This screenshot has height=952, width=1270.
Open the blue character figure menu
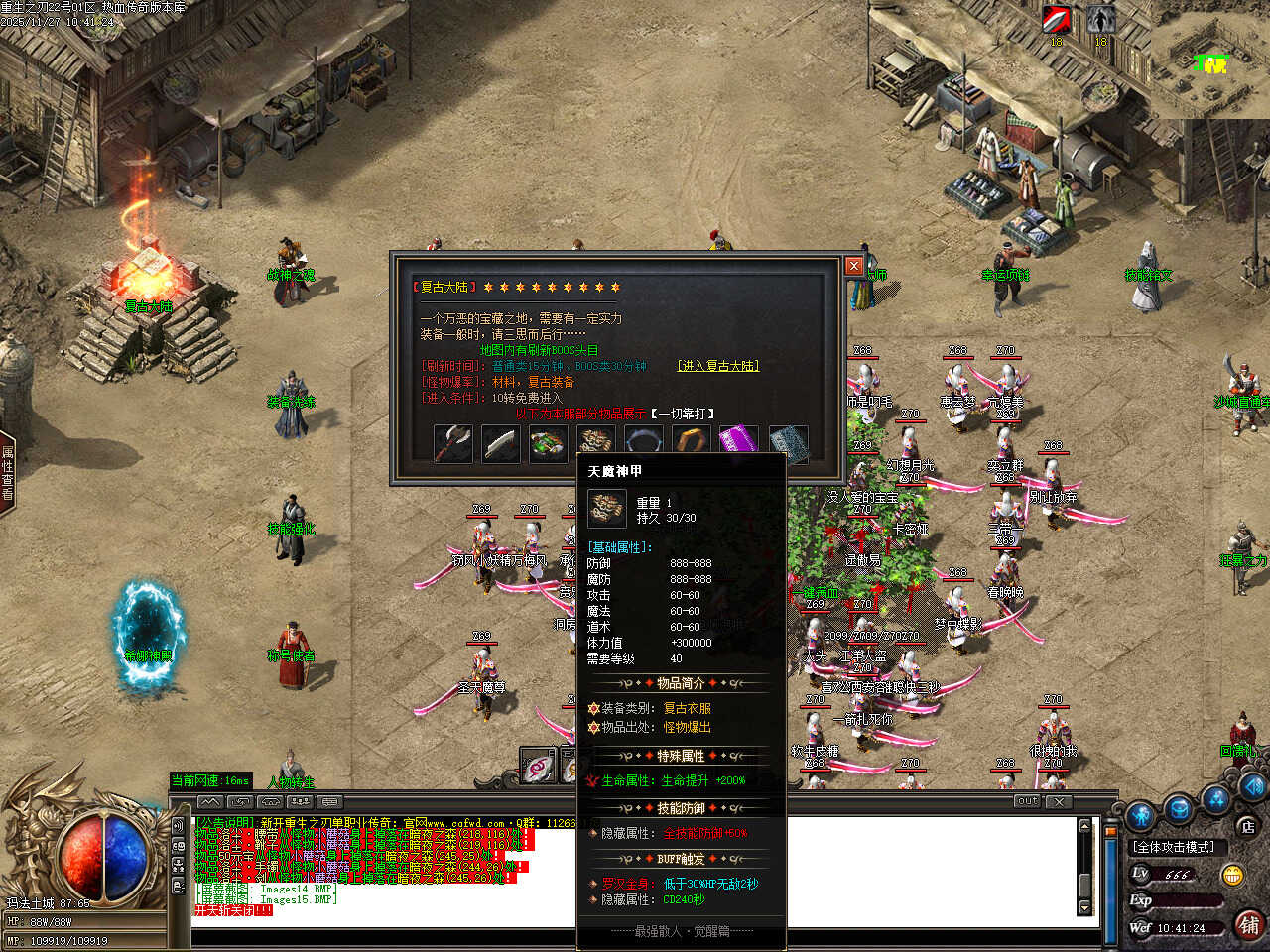click(1141, 813)
